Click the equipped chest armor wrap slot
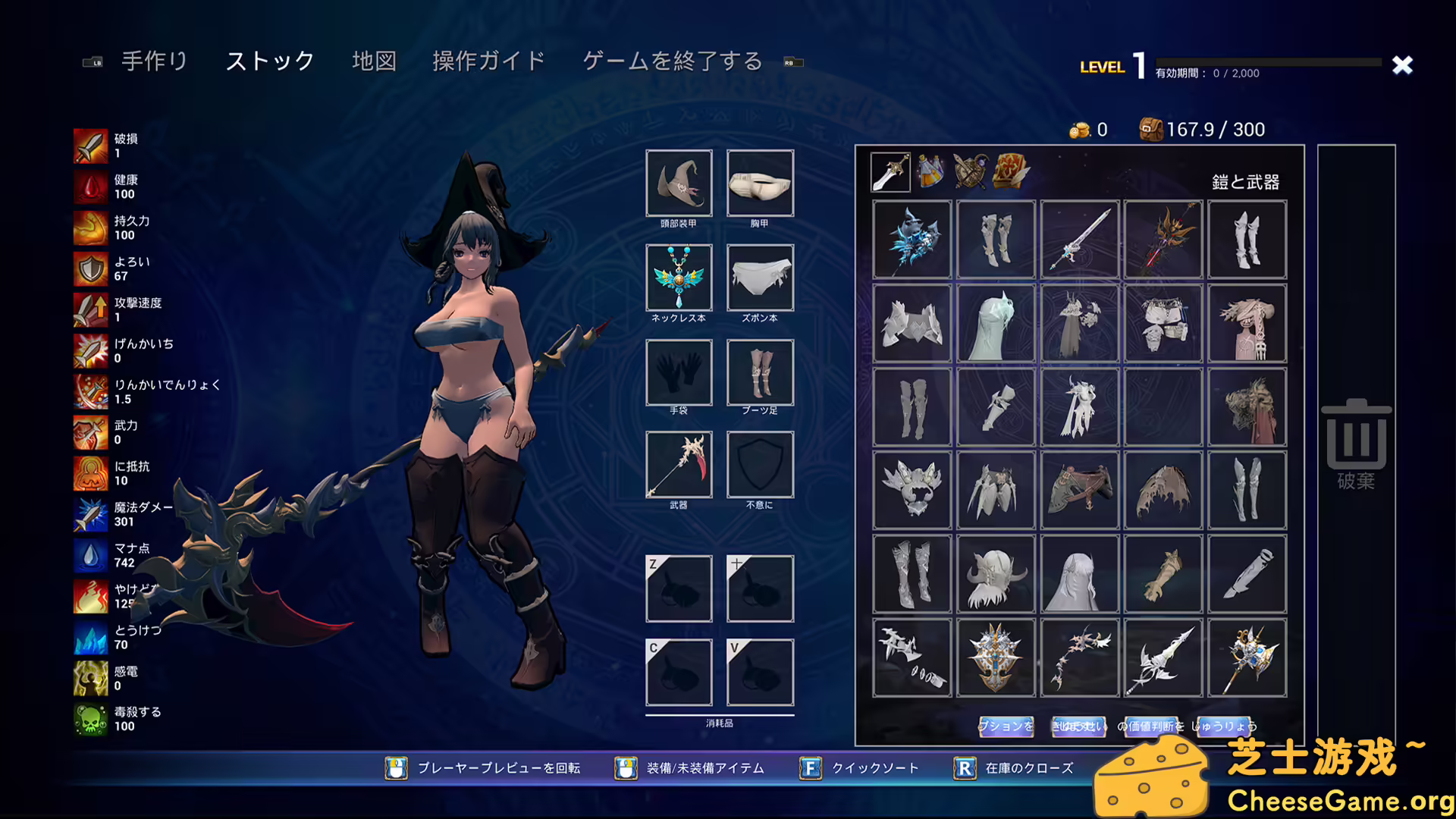Image resolution: width=1456 pixels, height=819 pixels. (760, 183)
